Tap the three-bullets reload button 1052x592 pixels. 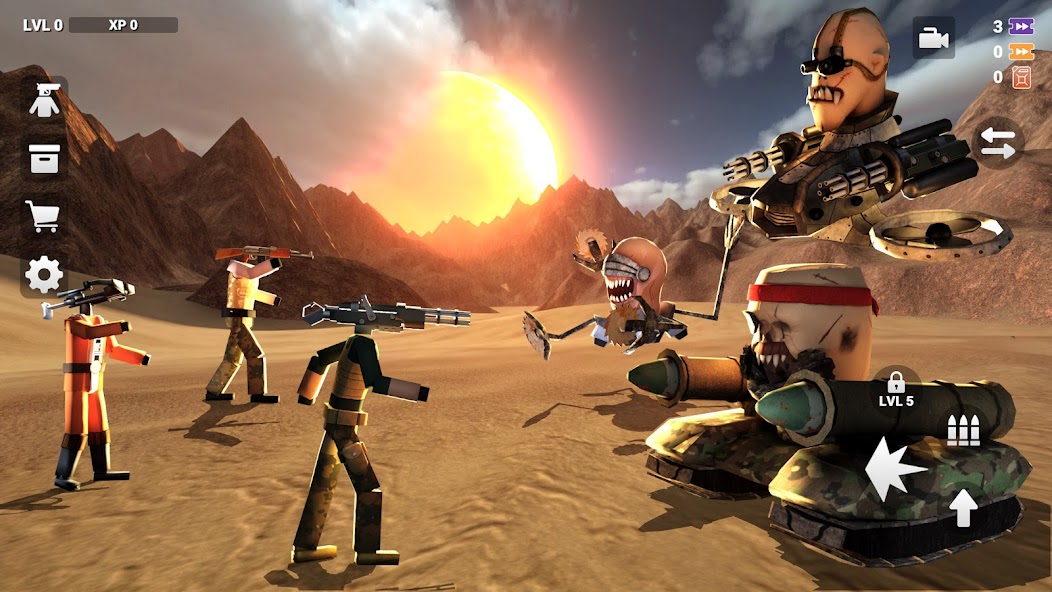tap(963, 430)
